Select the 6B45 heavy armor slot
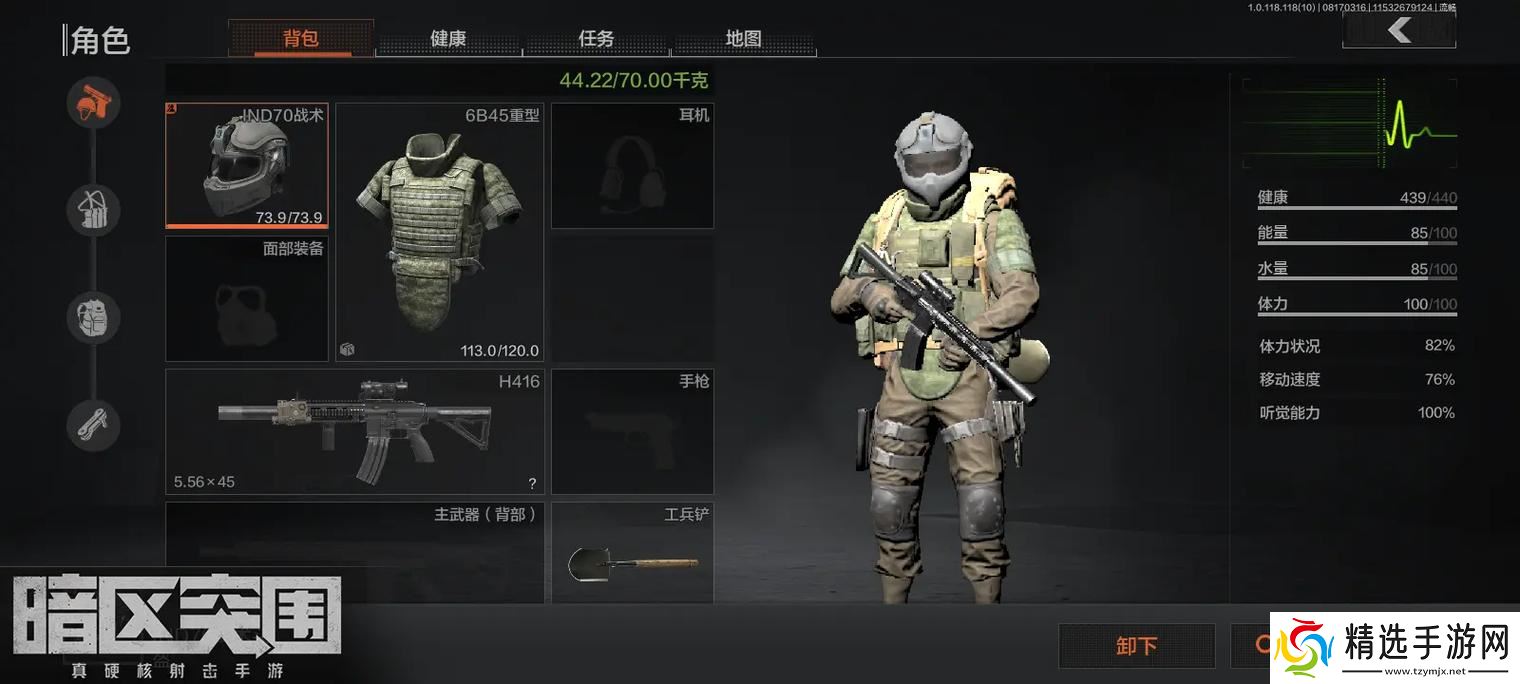This screenshot has width=1520, height=684. tap(440, 231)
